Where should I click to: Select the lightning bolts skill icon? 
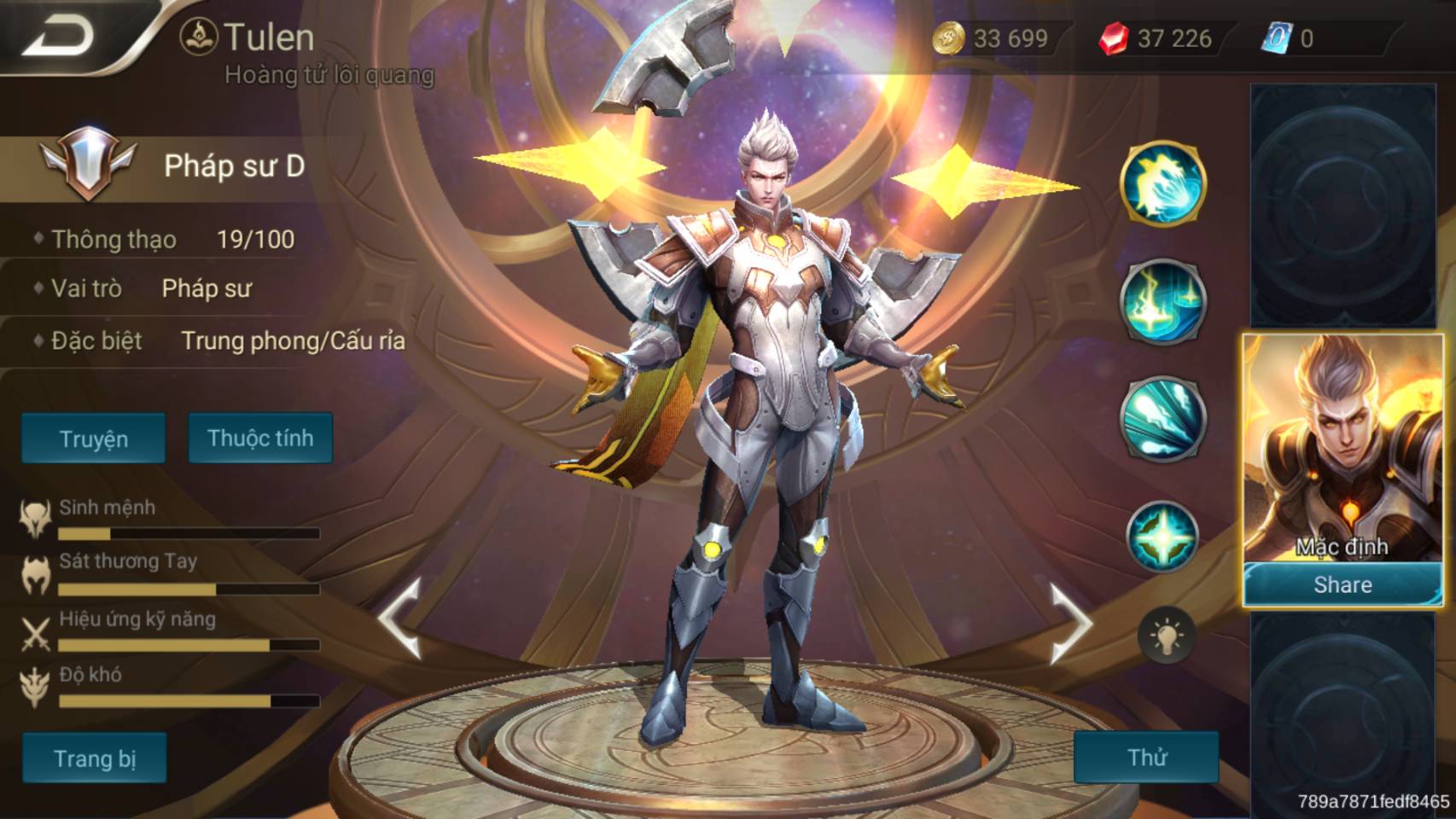tap(1162, 301)
